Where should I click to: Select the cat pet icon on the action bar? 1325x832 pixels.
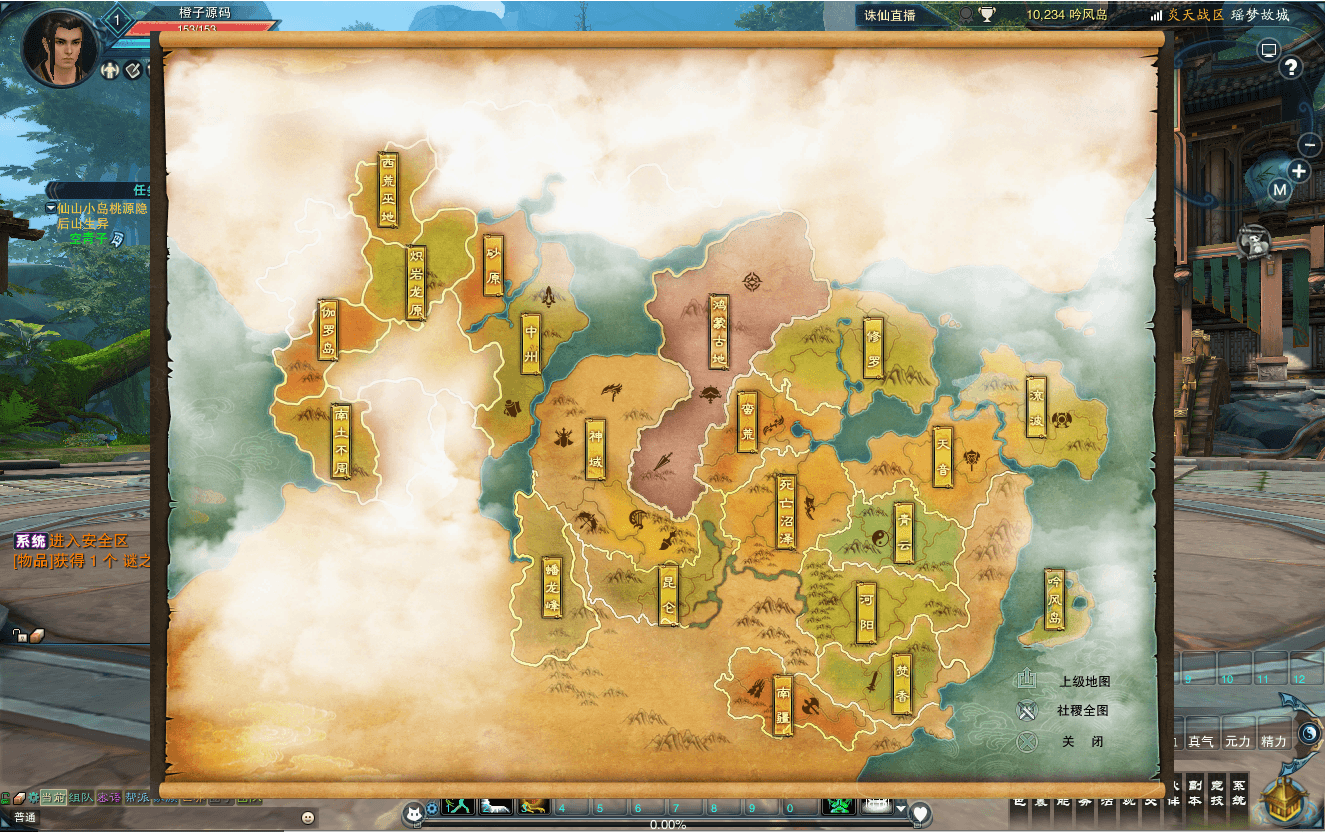(413, 812)
